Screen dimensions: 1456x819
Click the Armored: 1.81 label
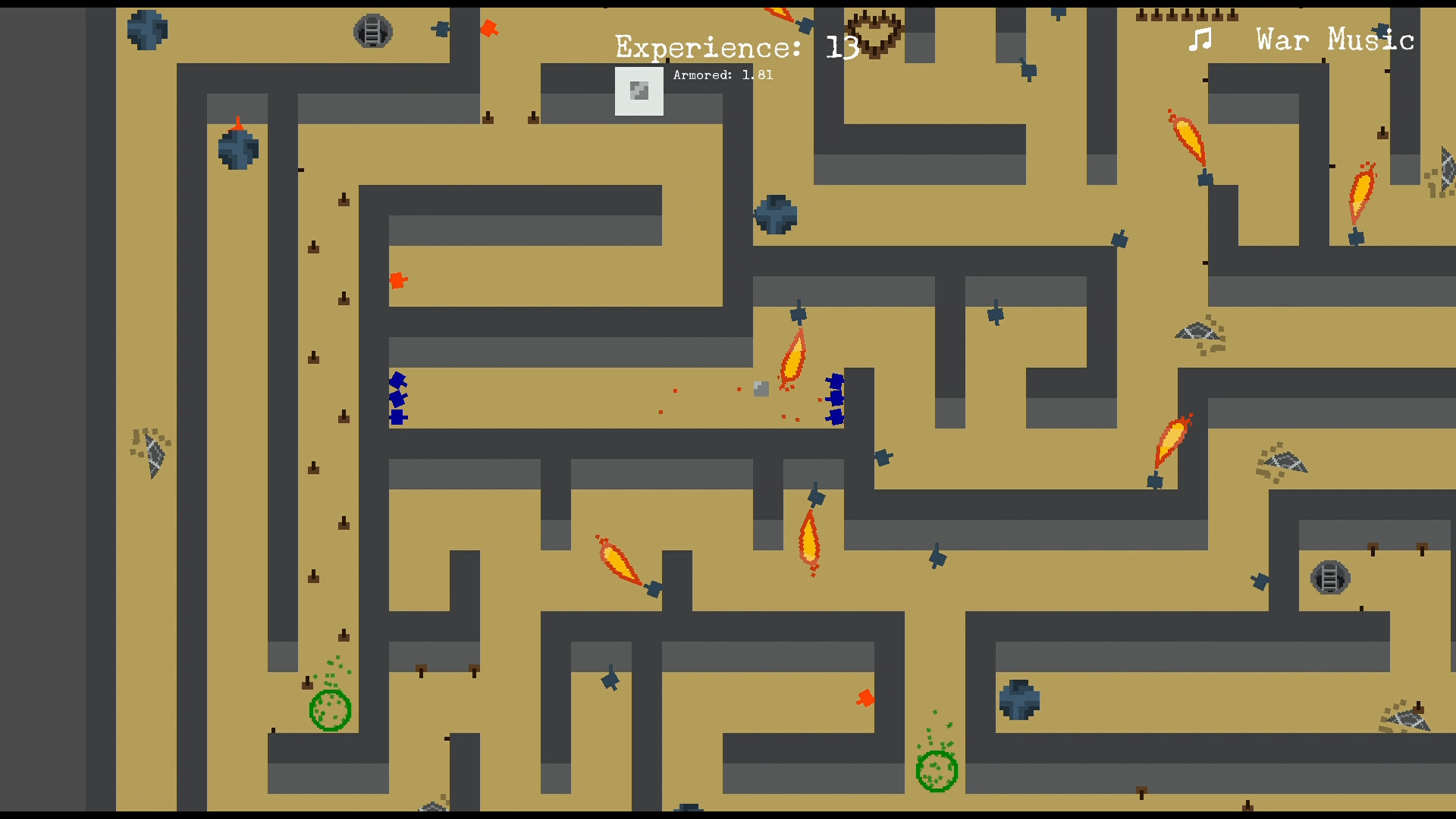click(x=723, y=75)
